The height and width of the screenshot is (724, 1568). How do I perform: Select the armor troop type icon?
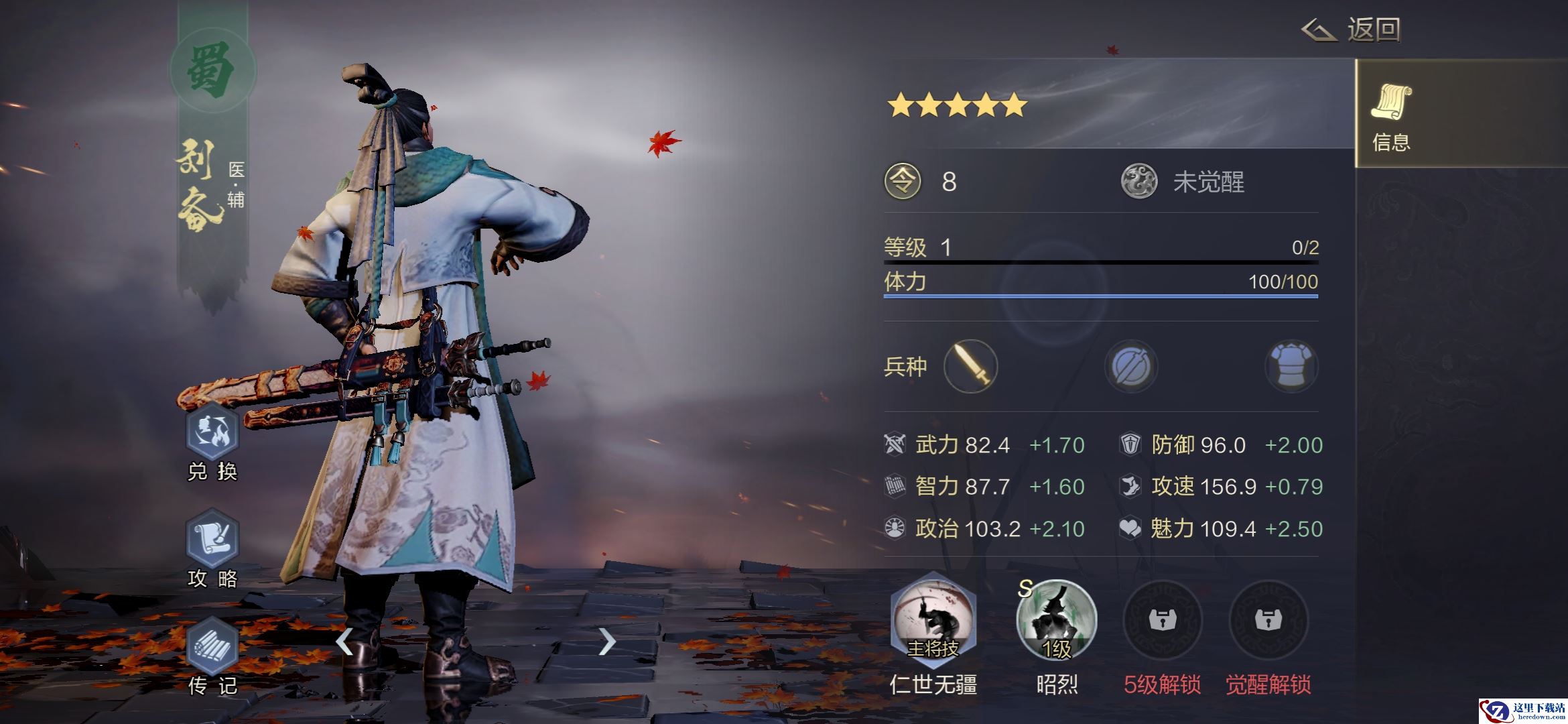pos(1291,366)
